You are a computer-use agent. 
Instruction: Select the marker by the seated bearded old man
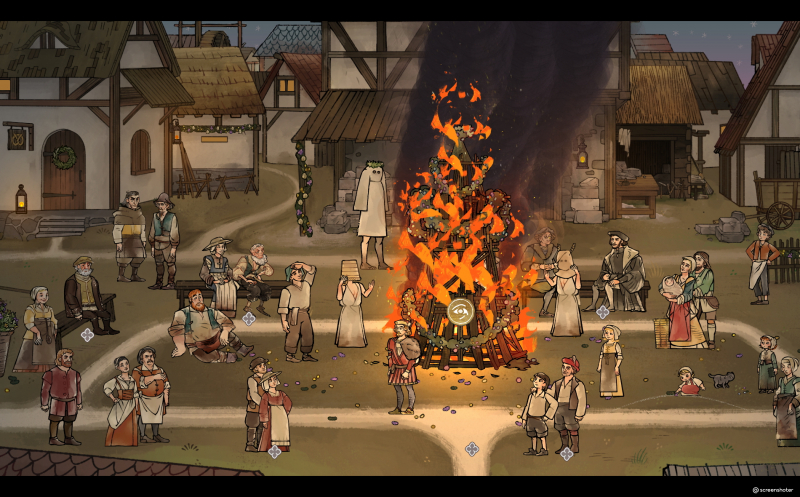[x=87, y=334]
